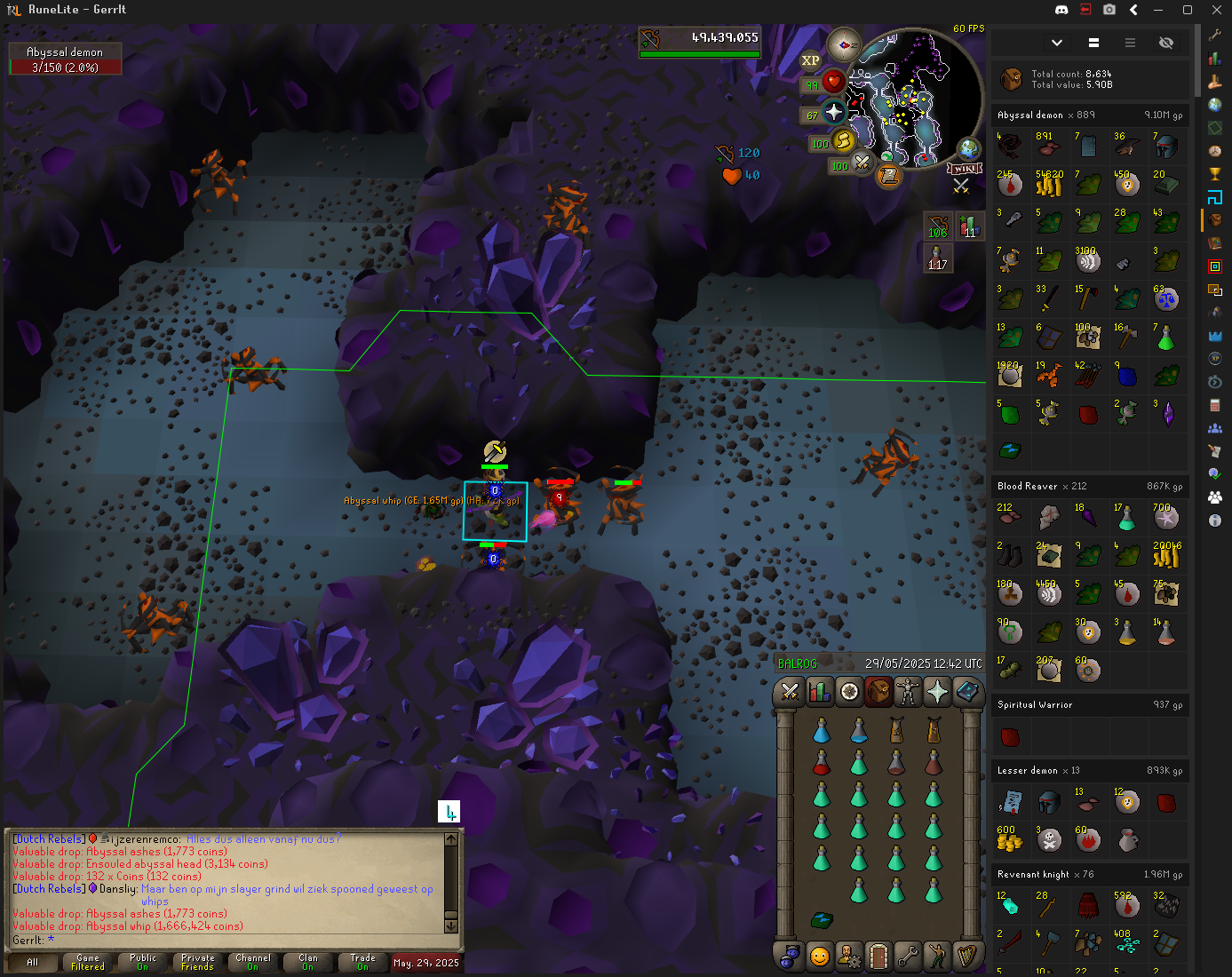
Task: Minimize the RuneLite window
Action: [x=1157, y=10]
